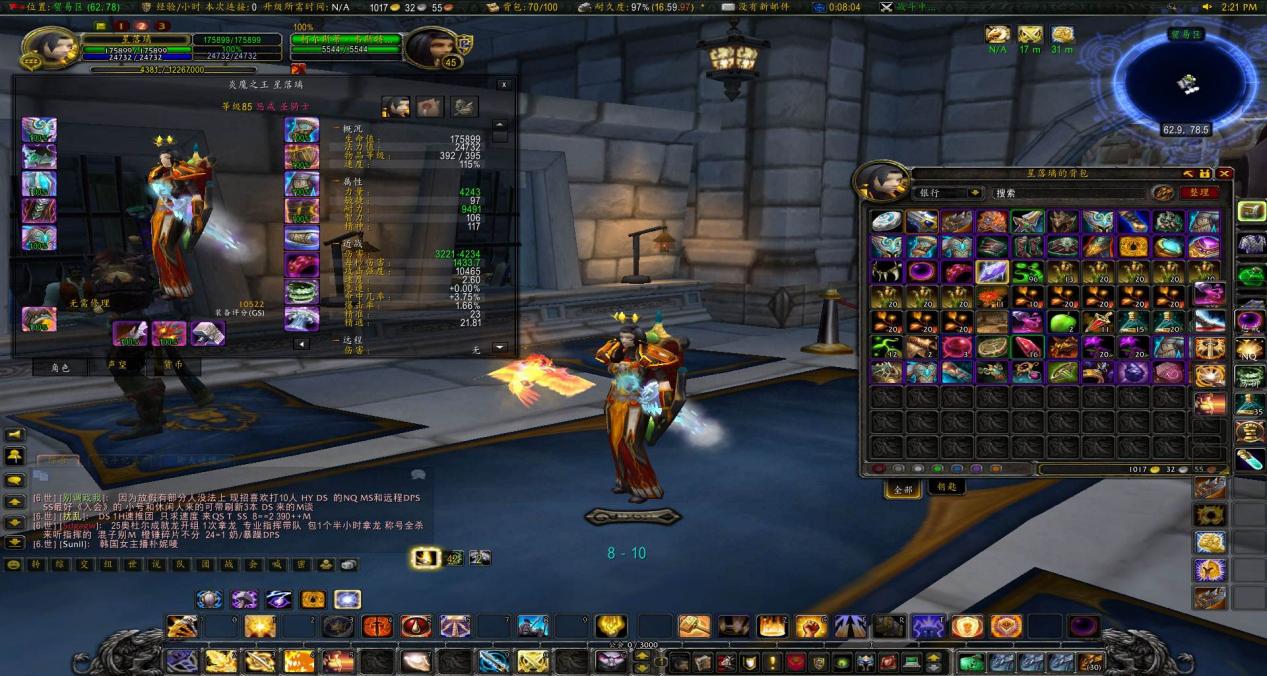Select the player portrait frame

[46, 47]
